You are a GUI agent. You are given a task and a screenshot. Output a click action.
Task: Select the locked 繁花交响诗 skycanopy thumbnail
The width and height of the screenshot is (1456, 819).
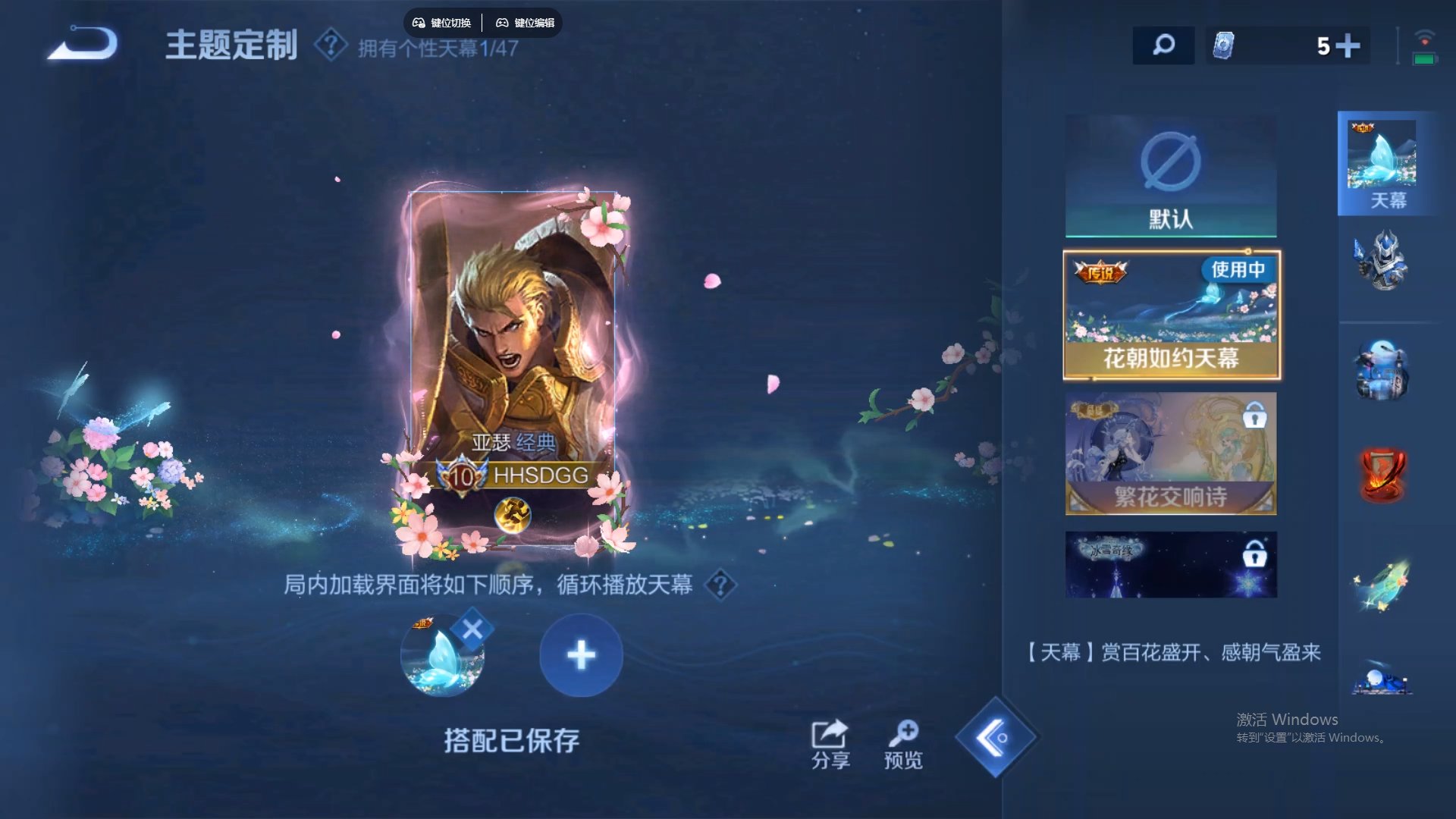1170,453
